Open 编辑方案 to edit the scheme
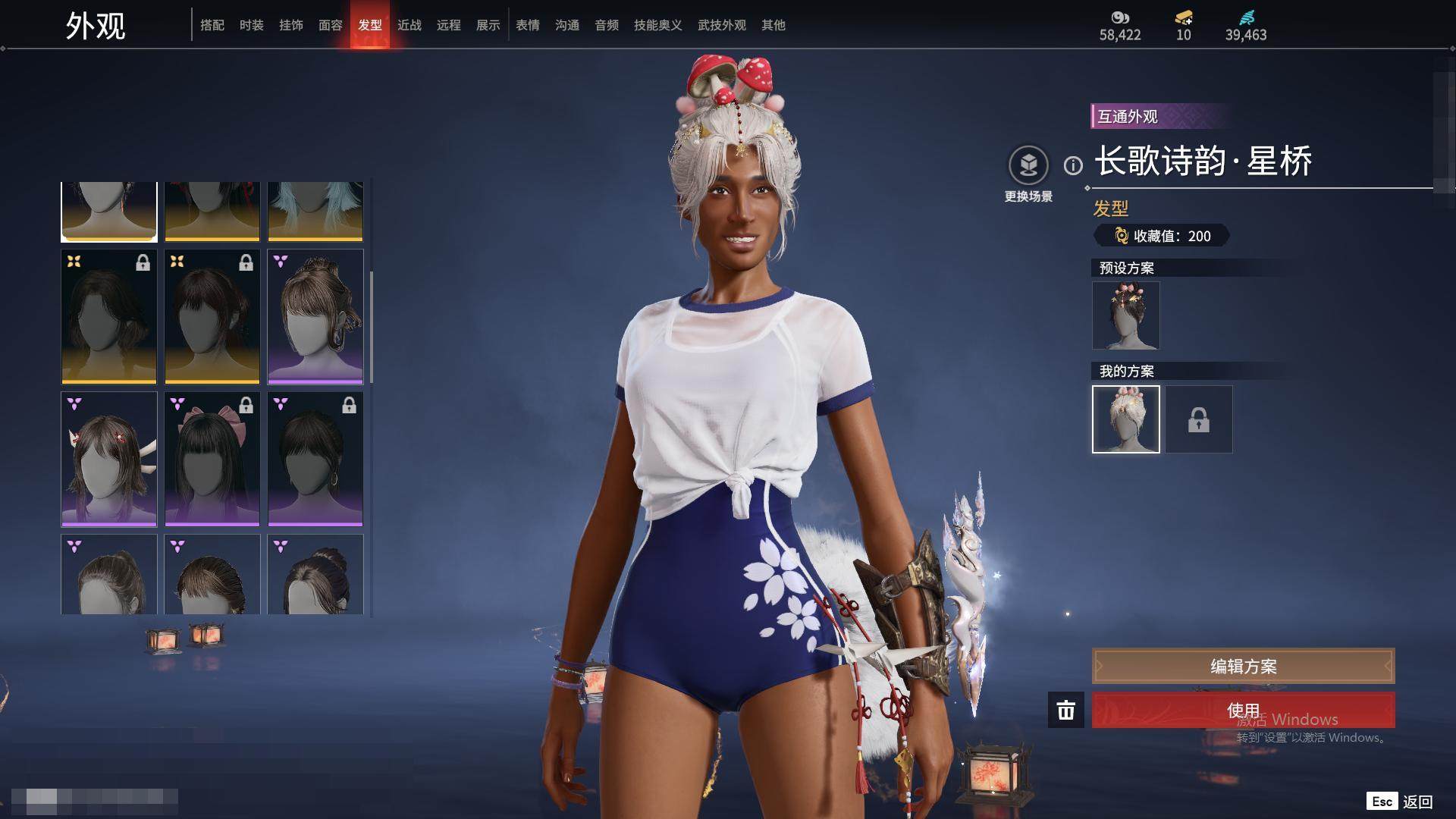 [1243, 667]
